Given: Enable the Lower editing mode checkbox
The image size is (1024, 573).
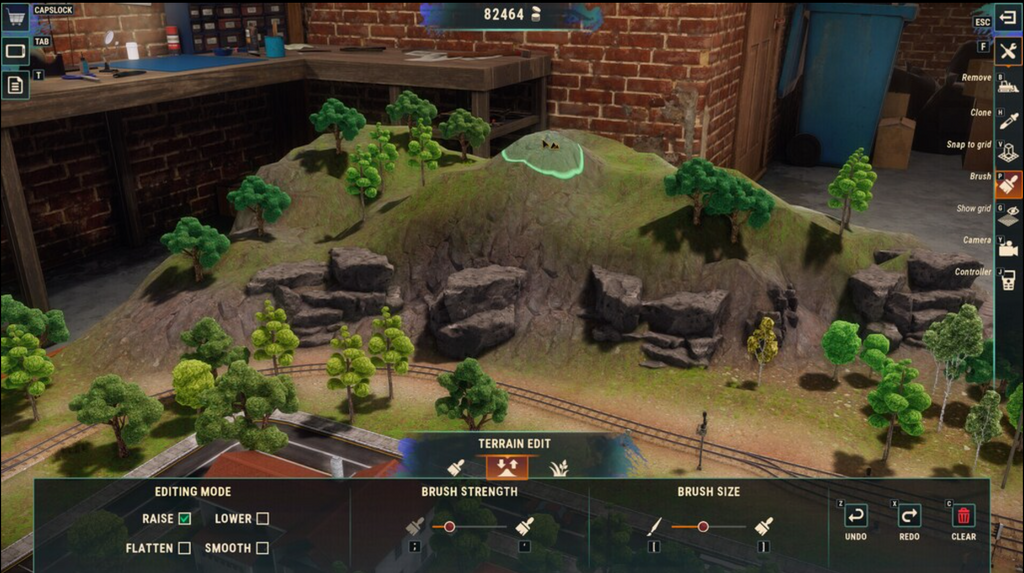Looking at the screenshot, I should click(x=262, y=518).
